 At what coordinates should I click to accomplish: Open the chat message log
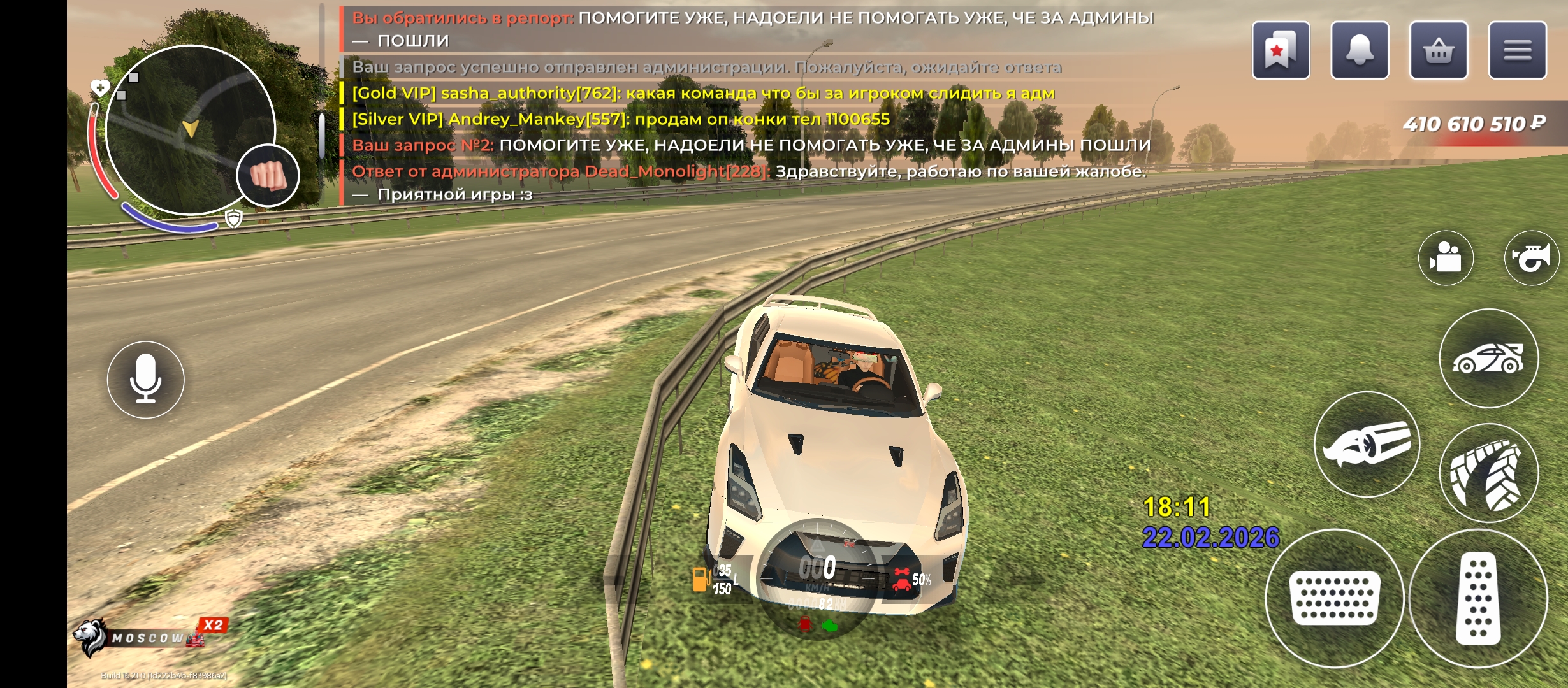coord(746,105)
